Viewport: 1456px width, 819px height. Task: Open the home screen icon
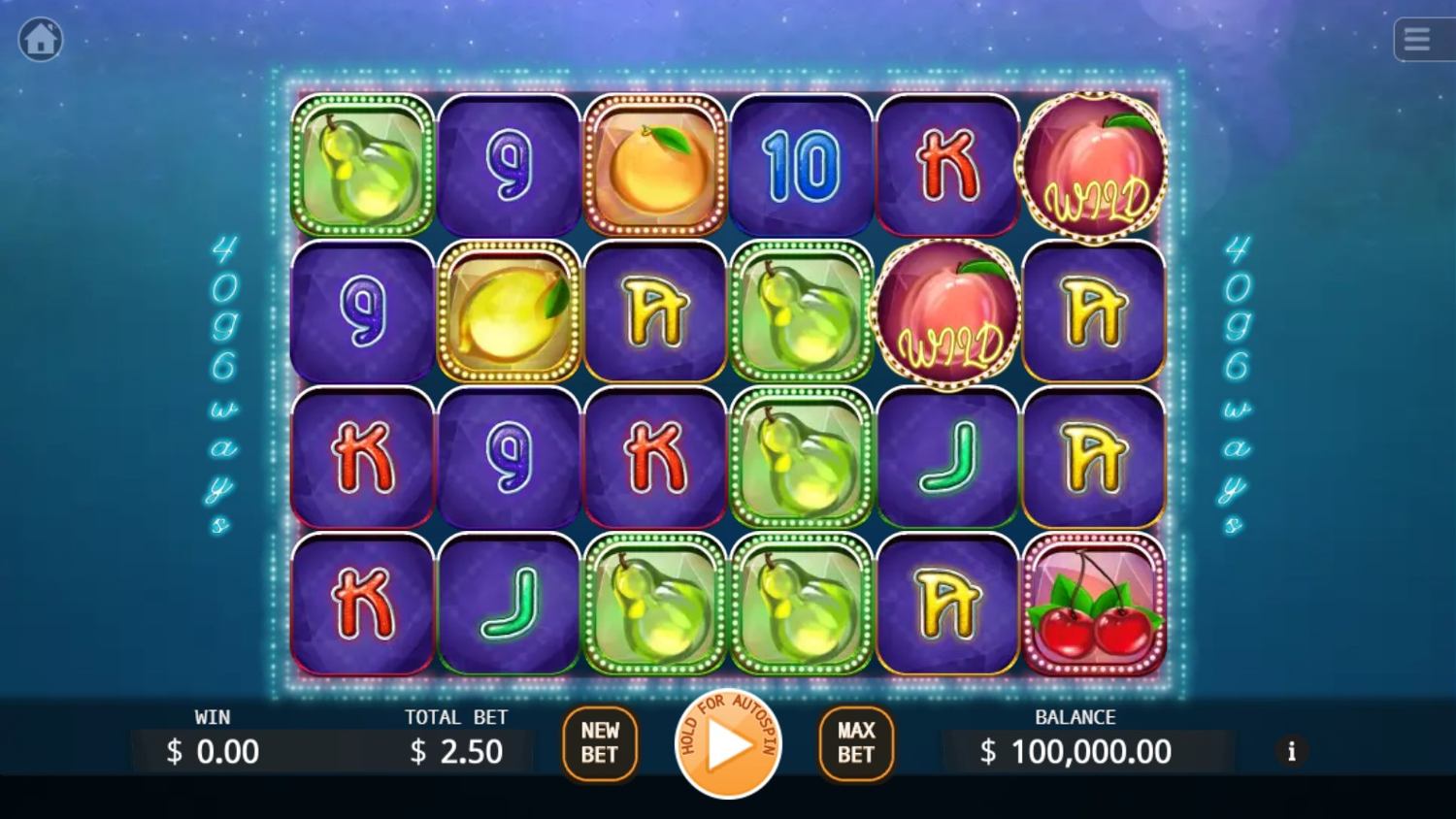(x=41, y=40)
